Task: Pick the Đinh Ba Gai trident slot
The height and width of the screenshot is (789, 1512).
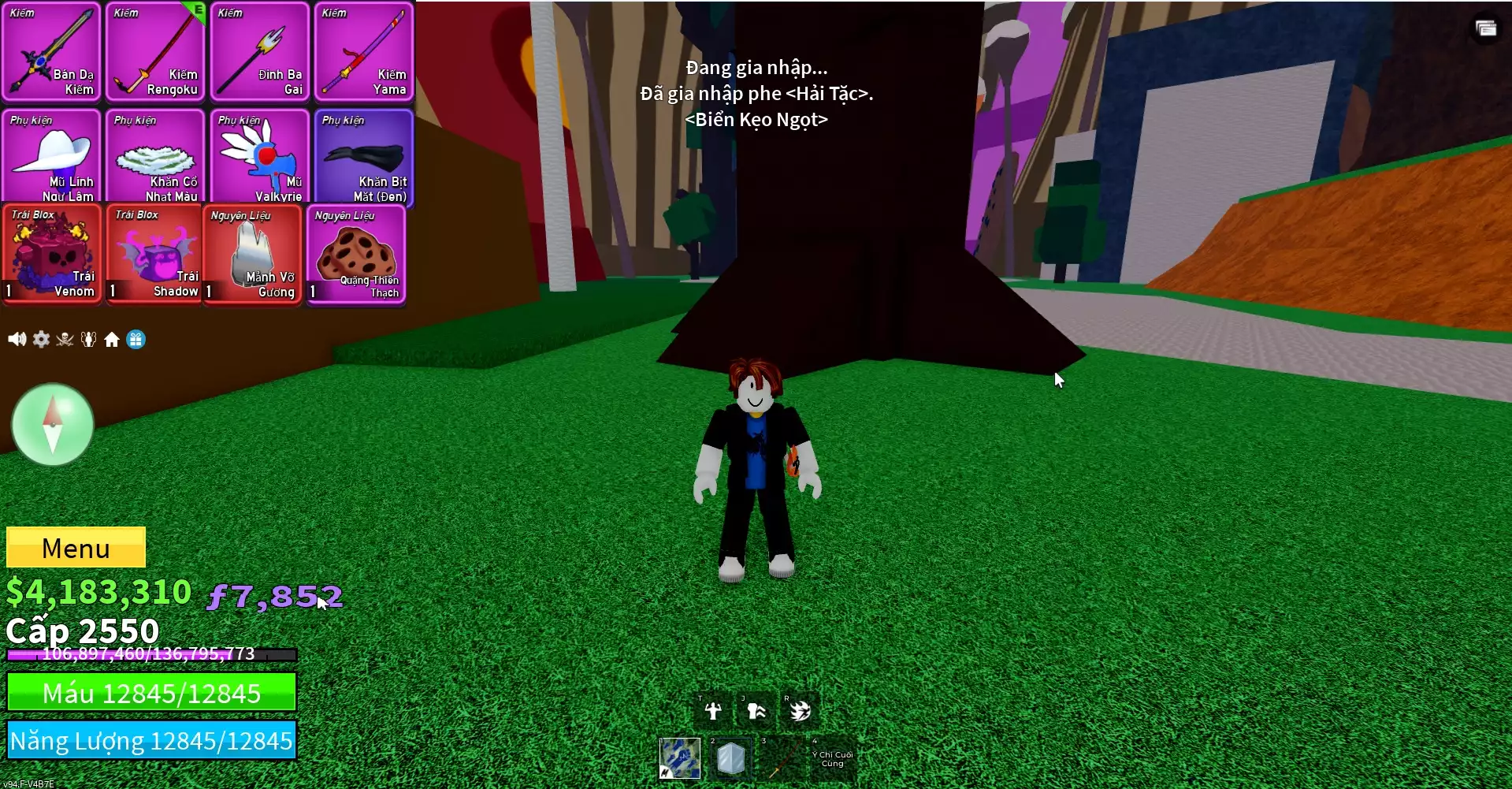Action: 259,52
